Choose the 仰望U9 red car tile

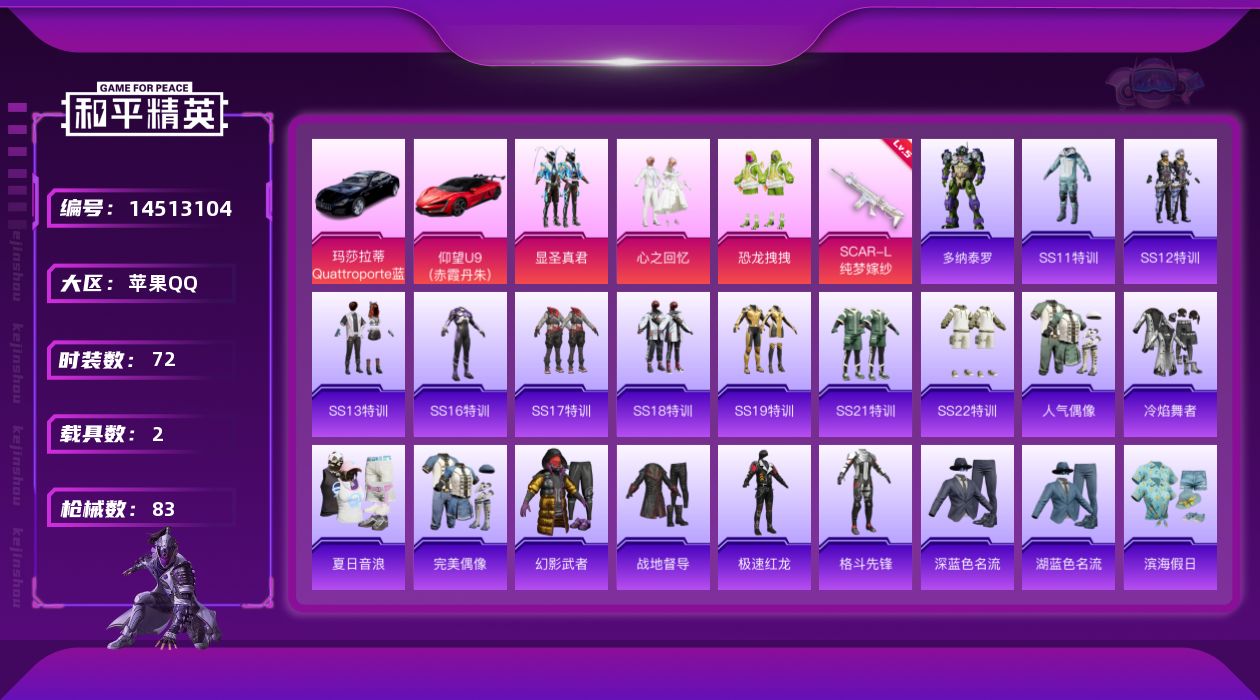tap(460, 211)
